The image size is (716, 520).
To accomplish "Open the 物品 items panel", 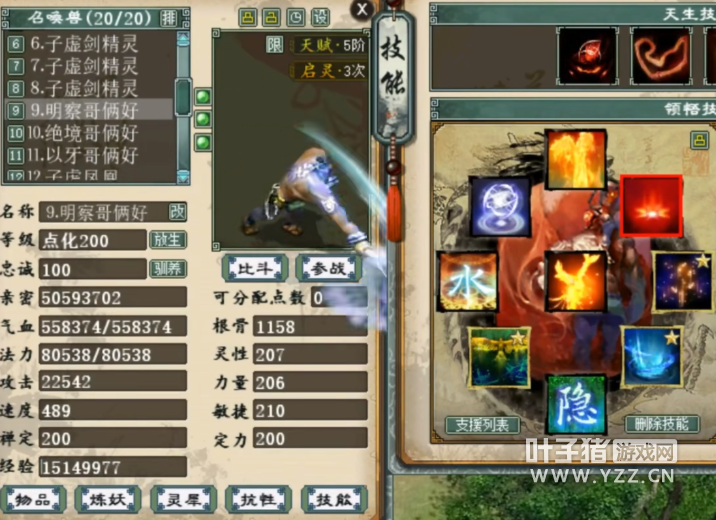I will point(35,499).
